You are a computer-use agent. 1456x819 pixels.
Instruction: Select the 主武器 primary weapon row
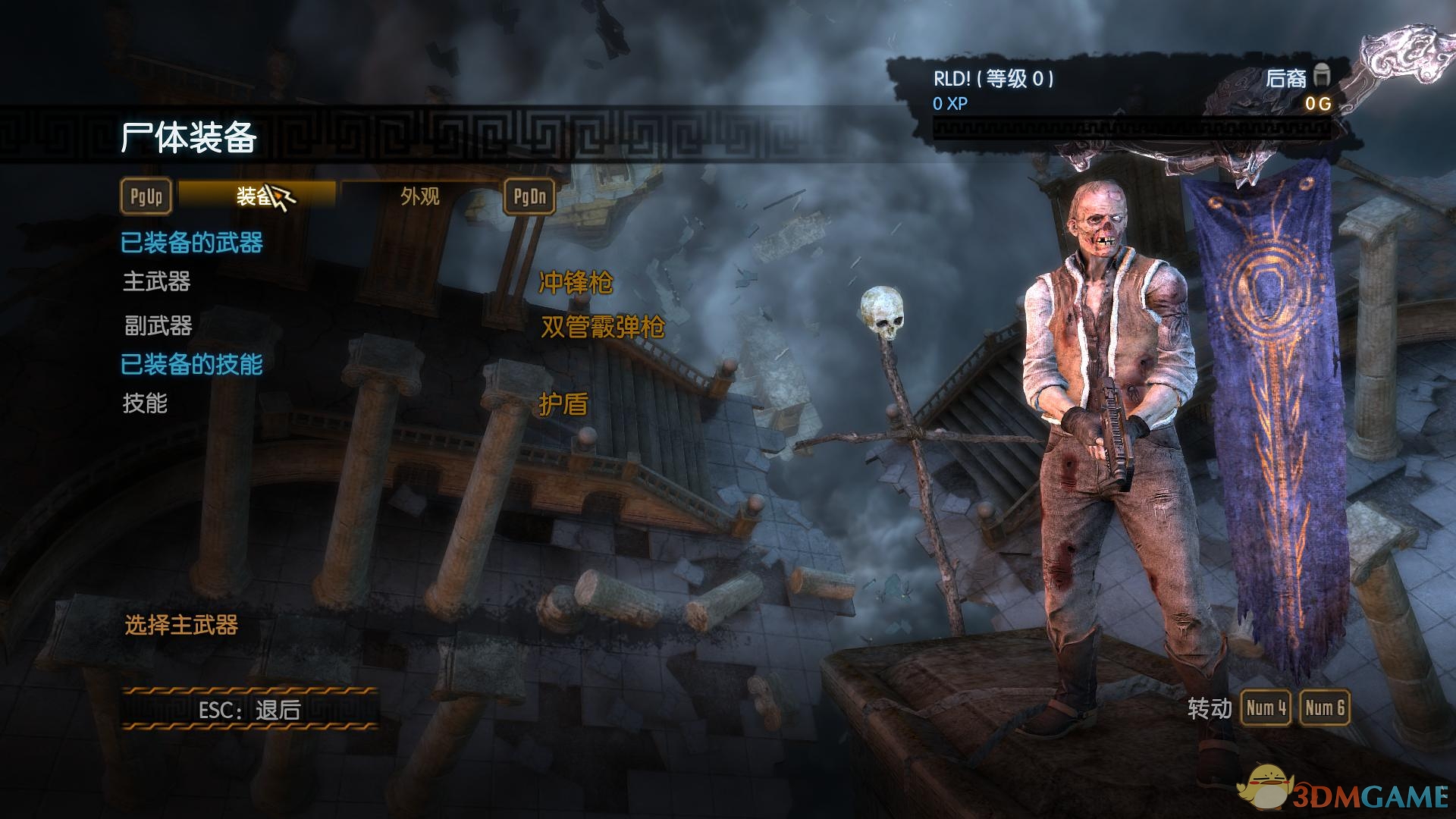tap(157, 282)
